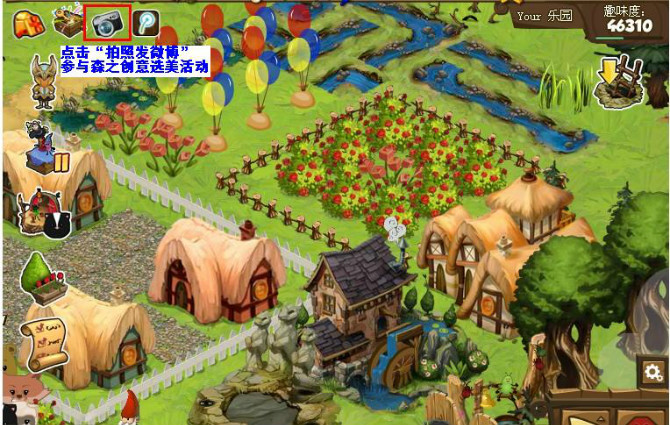
Task: Open the gear settings button
Action: (x=651, y=372)
